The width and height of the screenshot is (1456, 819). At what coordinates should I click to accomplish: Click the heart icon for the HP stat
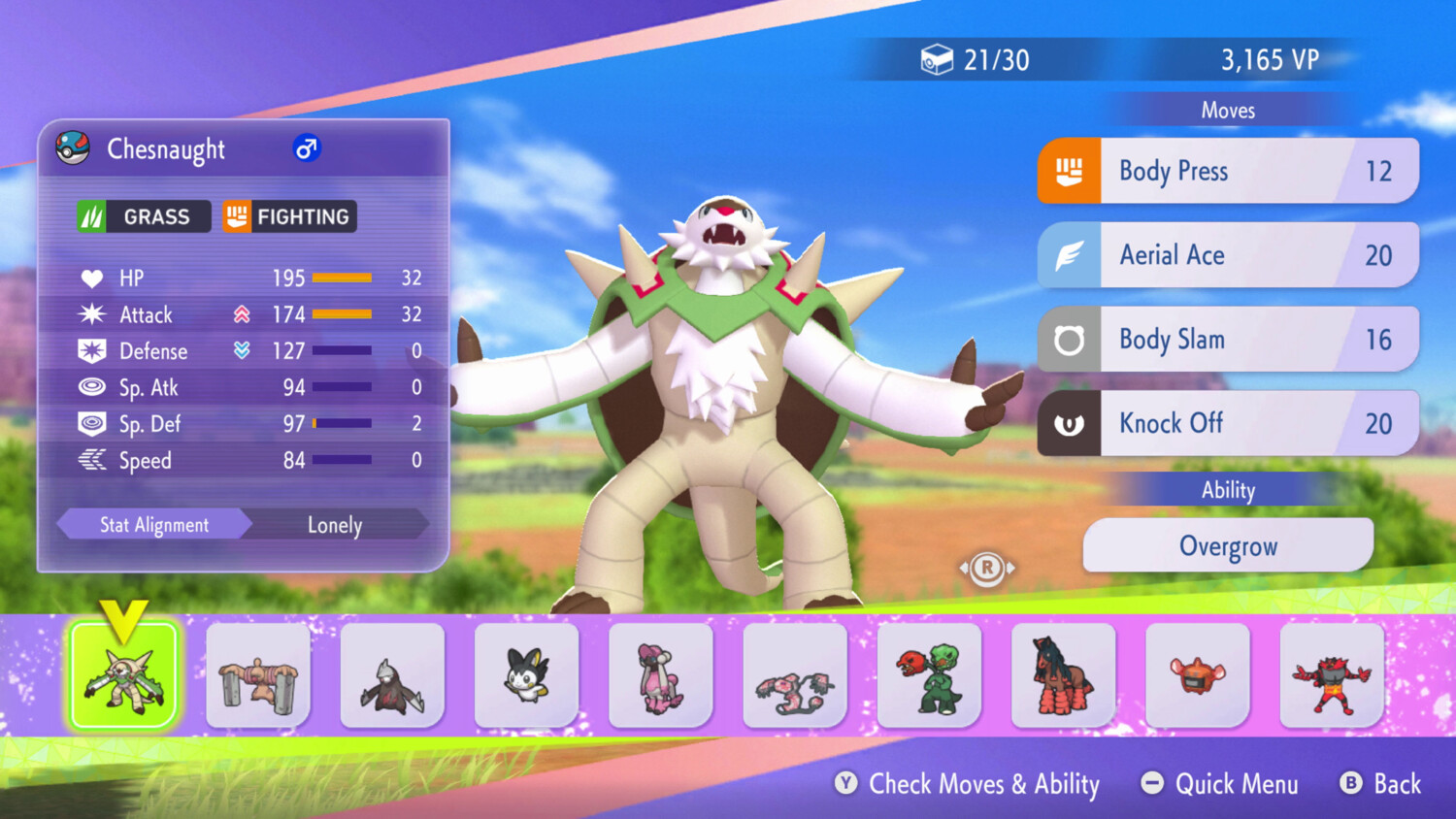click(91, 278)
